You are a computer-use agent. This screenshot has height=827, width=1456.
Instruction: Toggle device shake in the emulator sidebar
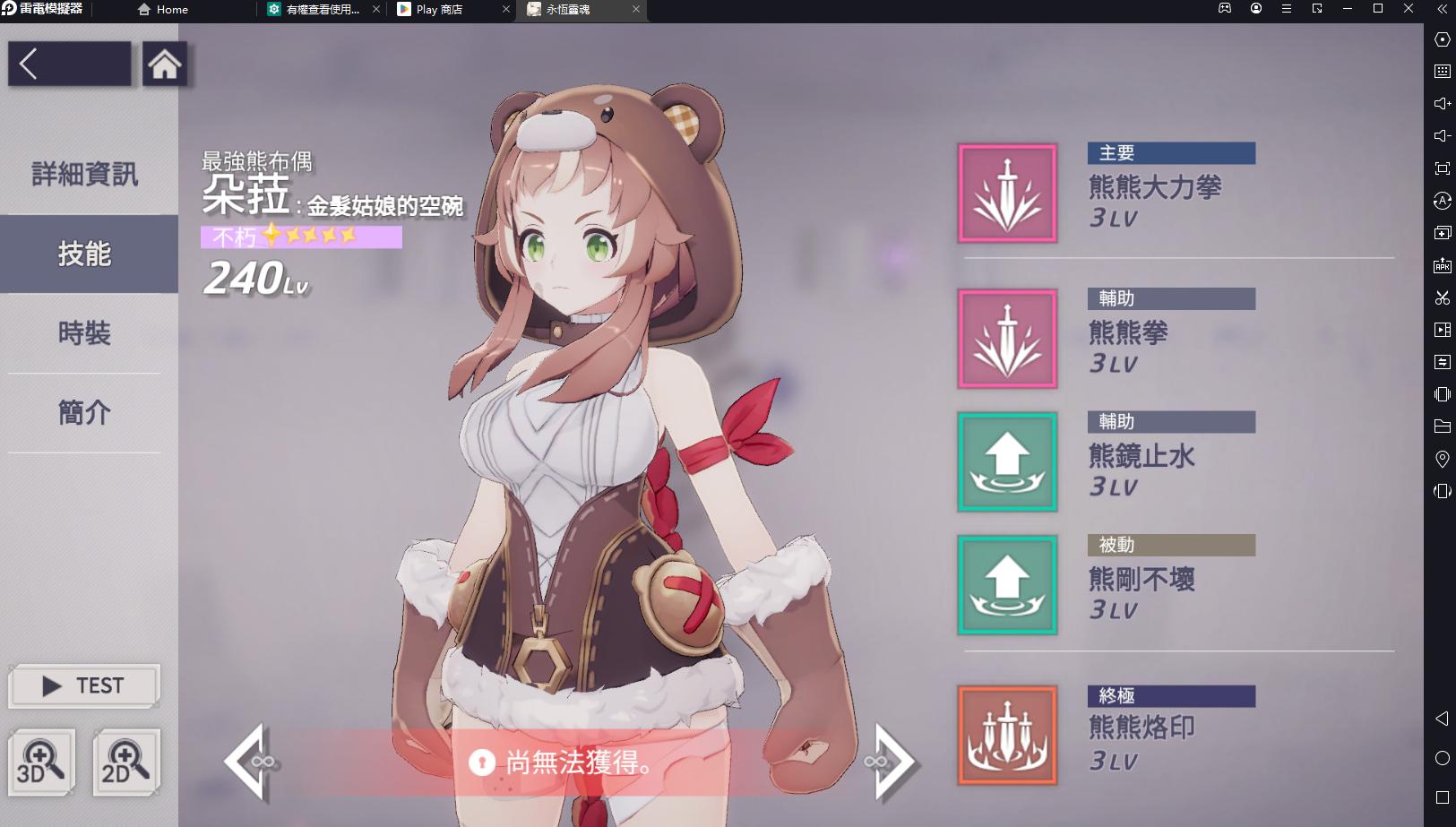(1443, 394)
